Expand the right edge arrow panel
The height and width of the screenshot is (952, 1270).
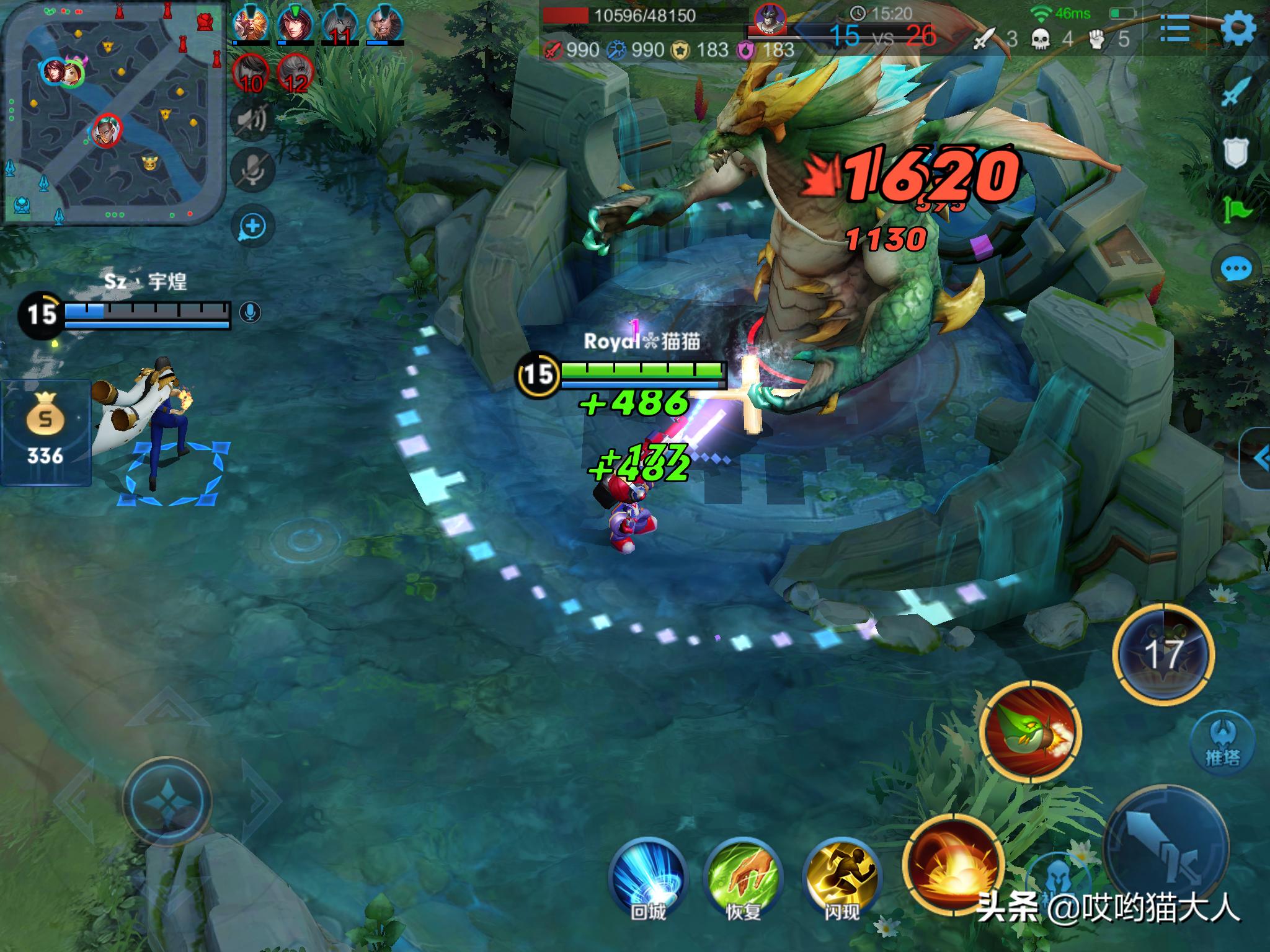pyautogui.click(x=1258, y=459)
